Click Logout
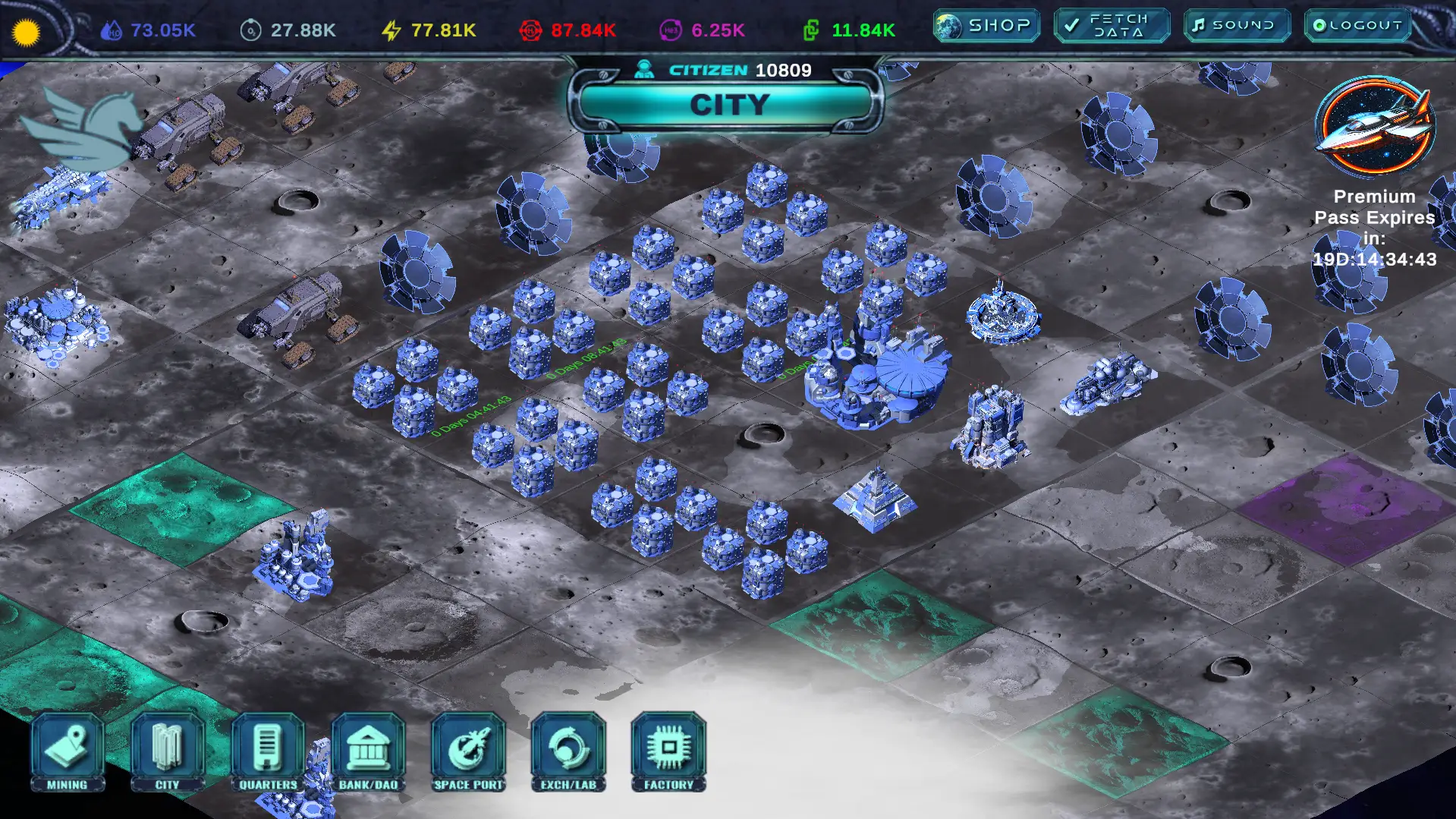The height and width of the screenshot is (819, 1456). (1357, 24)
